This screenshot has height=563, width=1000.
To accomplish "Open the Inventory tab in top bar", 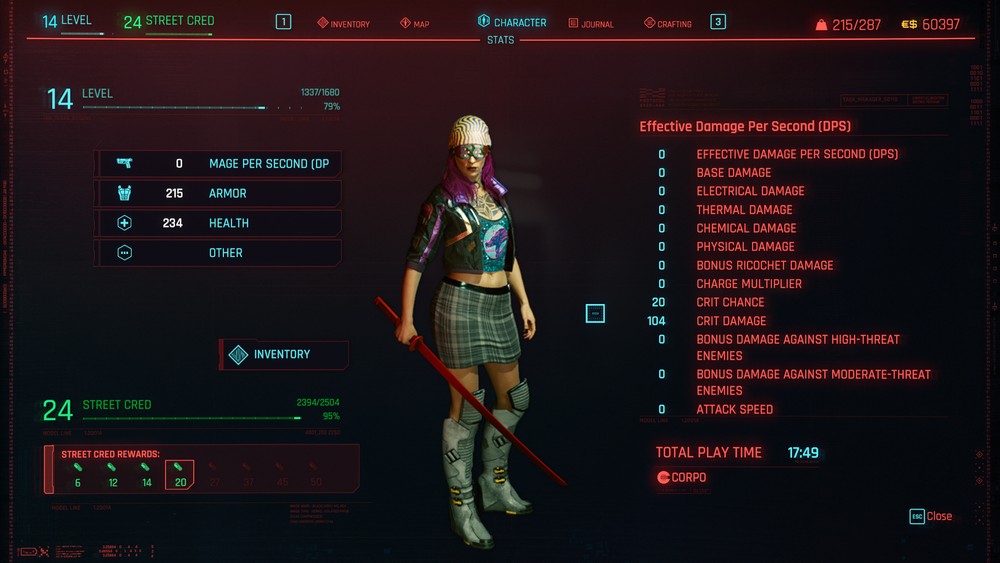I will tap(344, 23).
